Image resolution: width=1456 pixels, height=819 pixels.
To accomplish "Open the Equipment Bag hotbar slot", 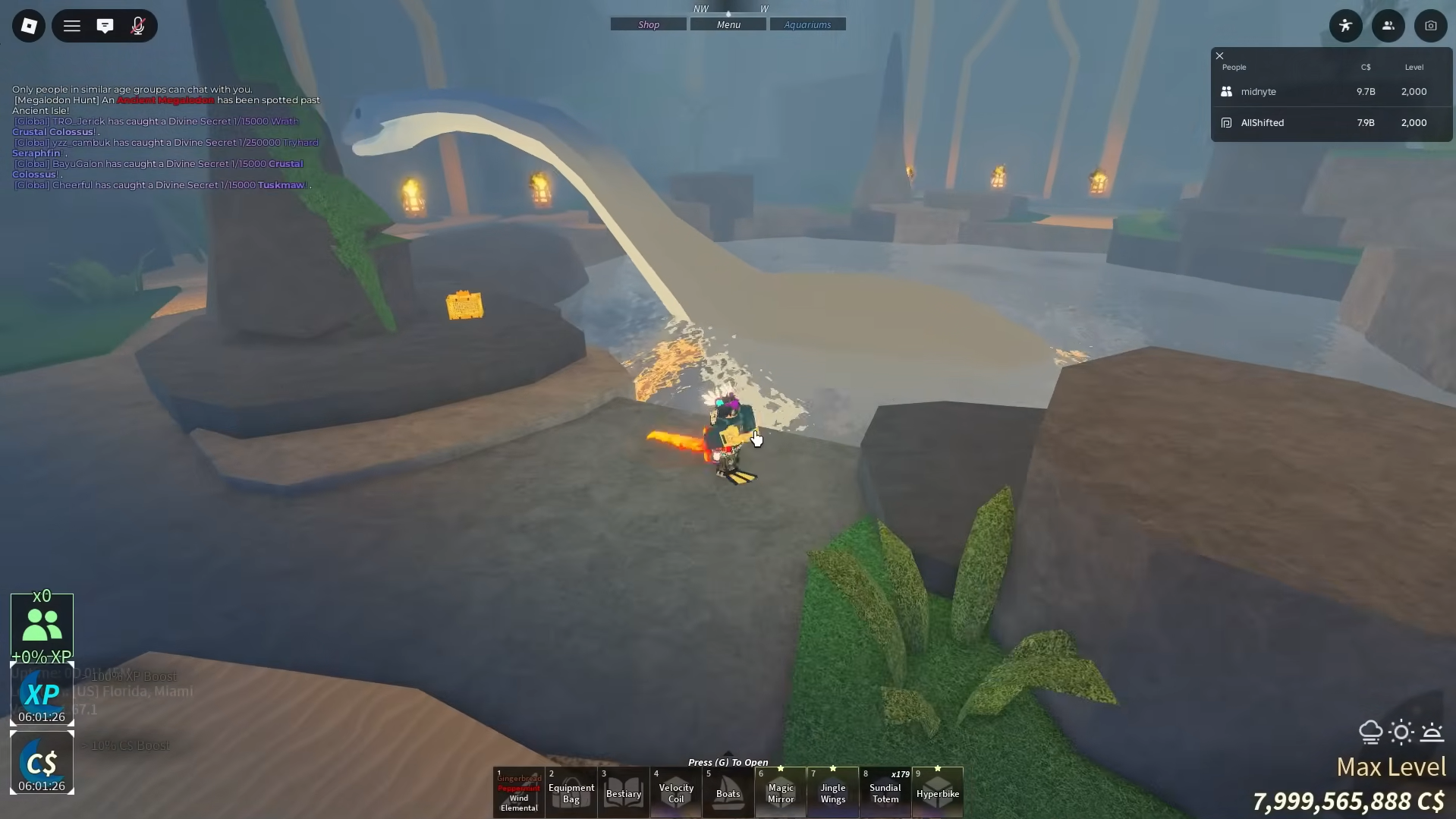I will [x=571, y=792].
